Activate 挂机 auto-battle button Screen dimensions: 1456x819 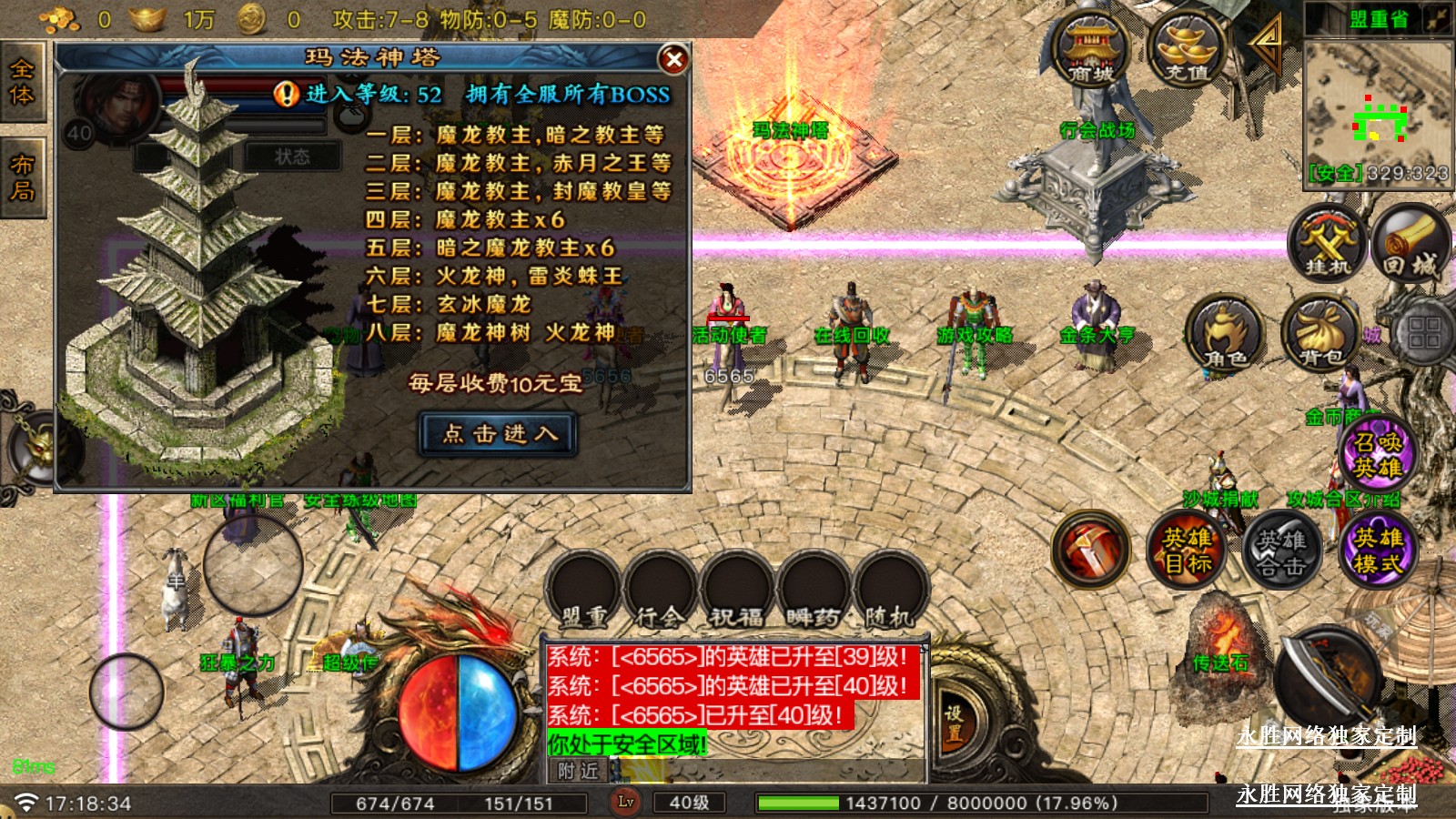coord(1328,243)
